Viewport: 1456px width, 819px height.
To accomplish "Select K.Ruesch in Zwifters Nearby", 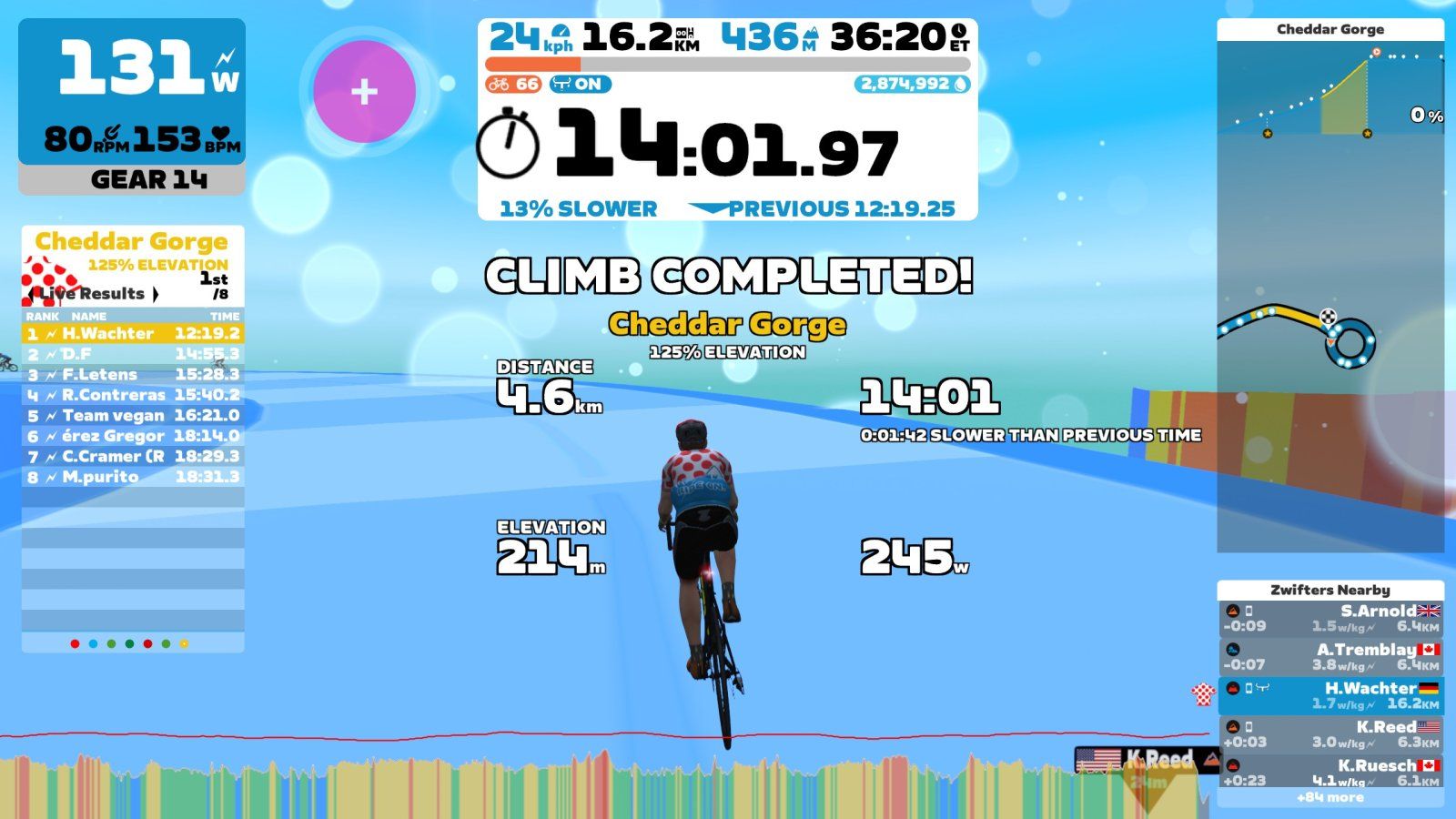I will pyautogui.click(x=1330, y=772).
